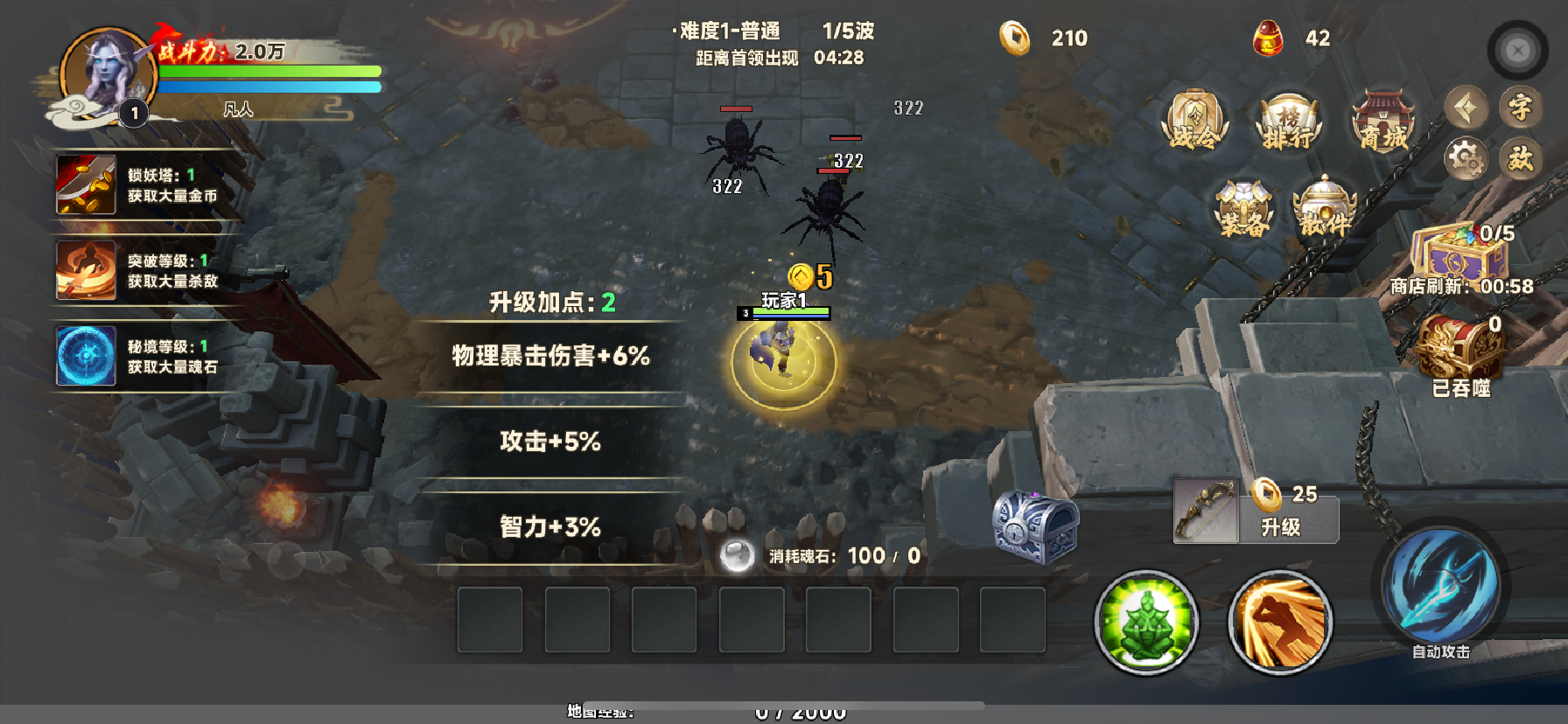
Task: Open the game settings gear icon
Action: tap(1466, 157)
